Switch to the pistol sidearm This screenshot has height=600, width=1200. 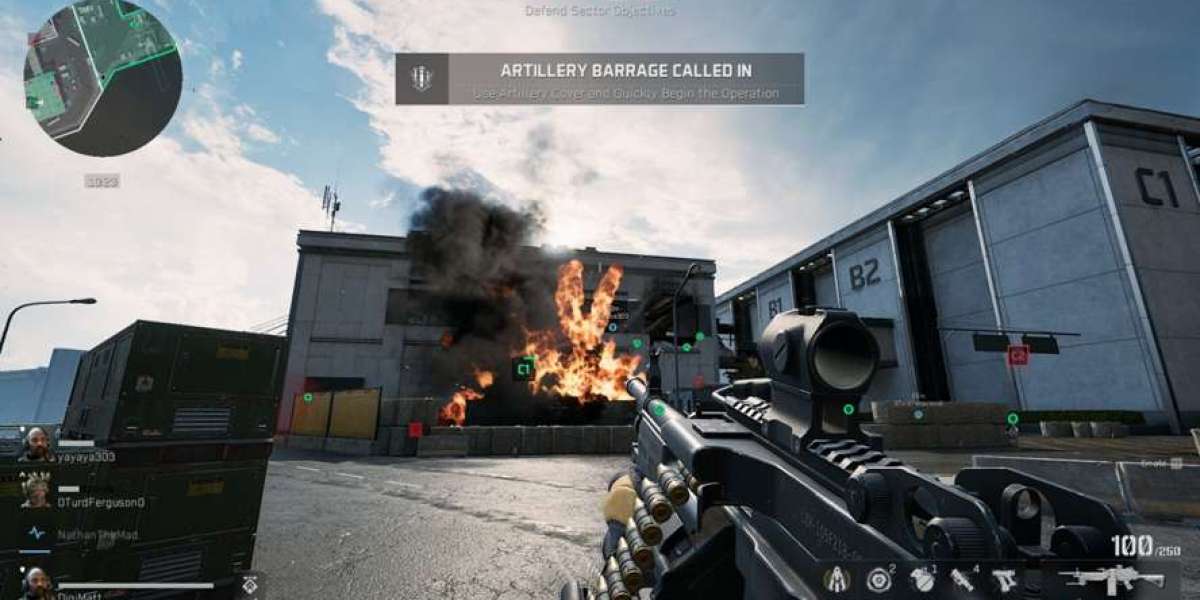pos(1004,579)
